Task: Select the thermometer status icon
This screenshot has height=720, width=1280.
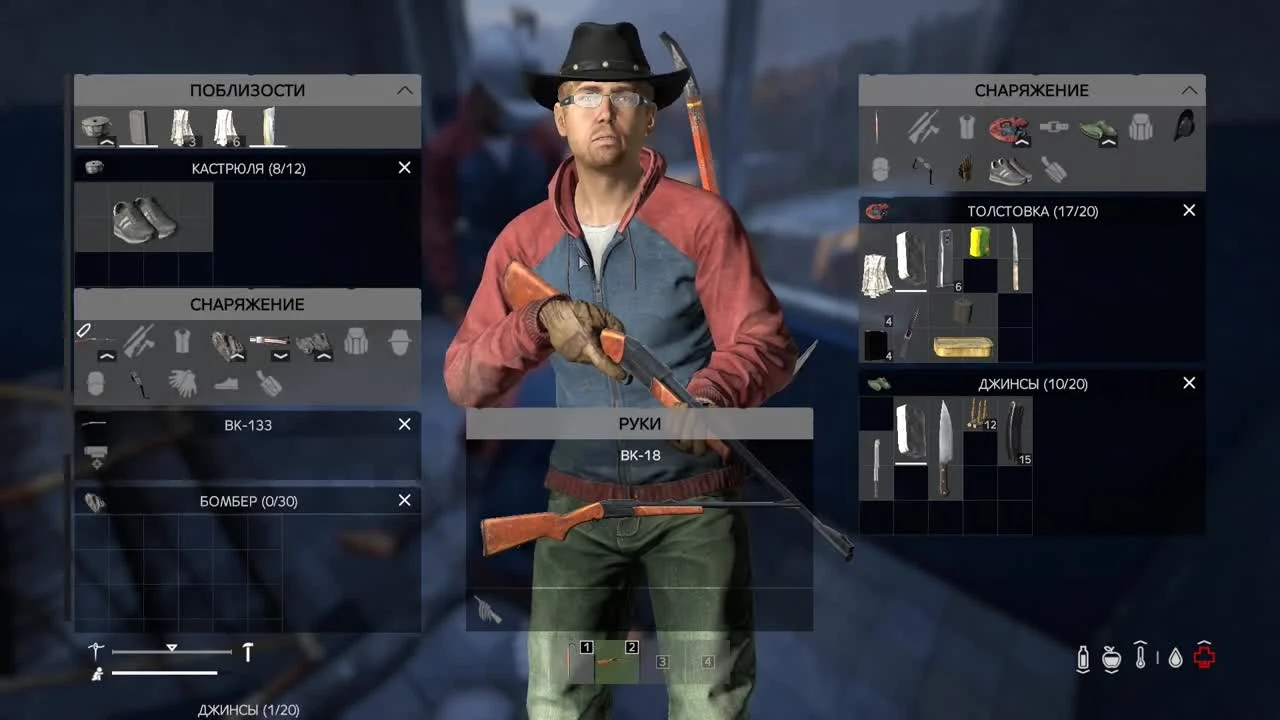Action: coord(1140,657)
